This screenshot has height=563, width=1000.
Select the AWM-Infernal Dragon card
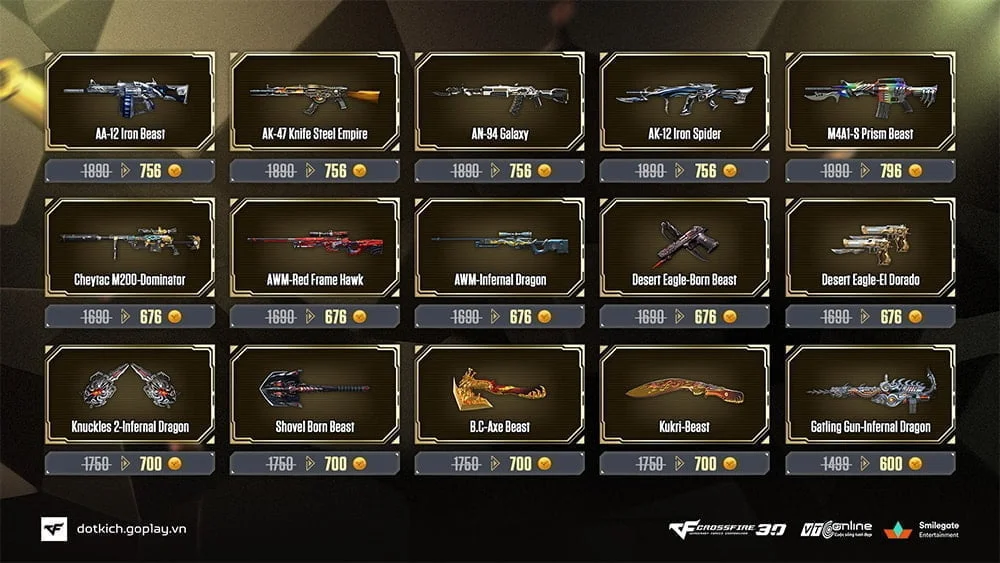(499, 247)
